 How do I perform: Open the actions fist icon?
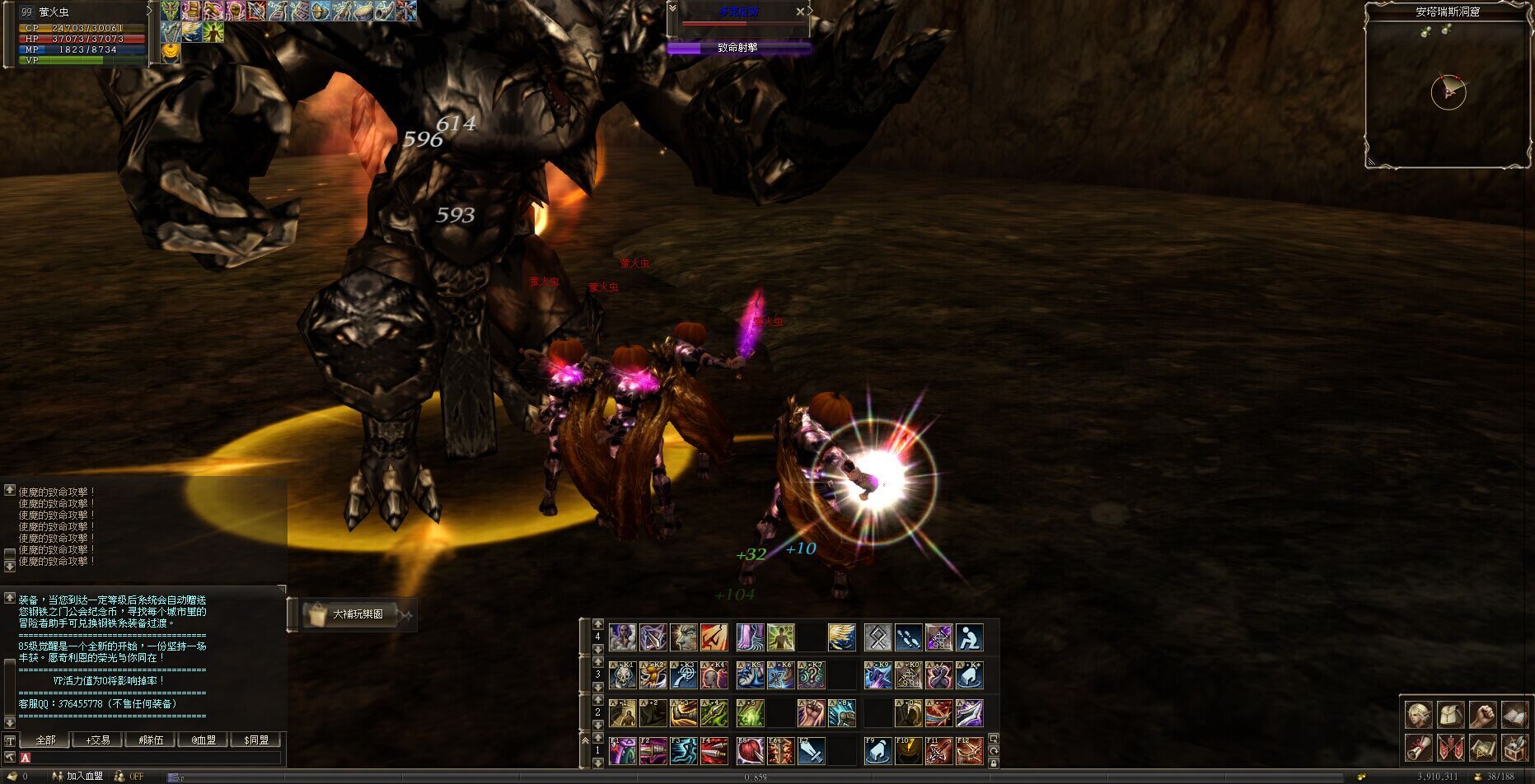click(1482, 715)
